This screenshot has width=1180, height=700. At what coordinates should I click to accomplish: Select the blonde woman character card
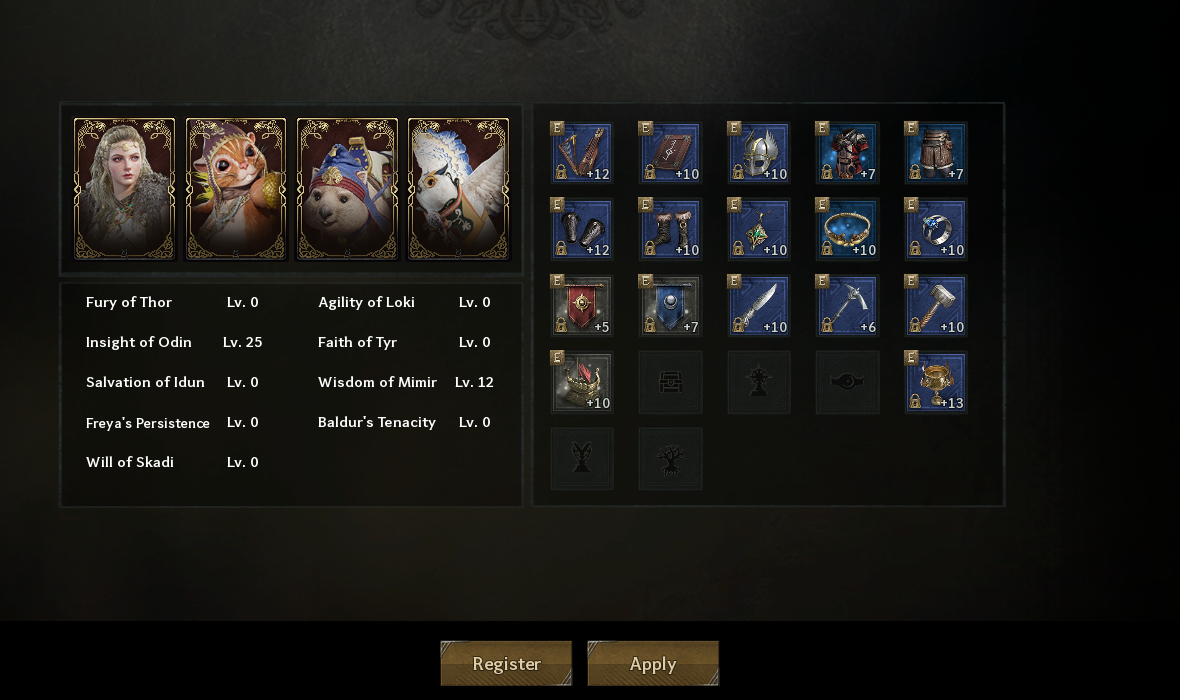[125, 189]
